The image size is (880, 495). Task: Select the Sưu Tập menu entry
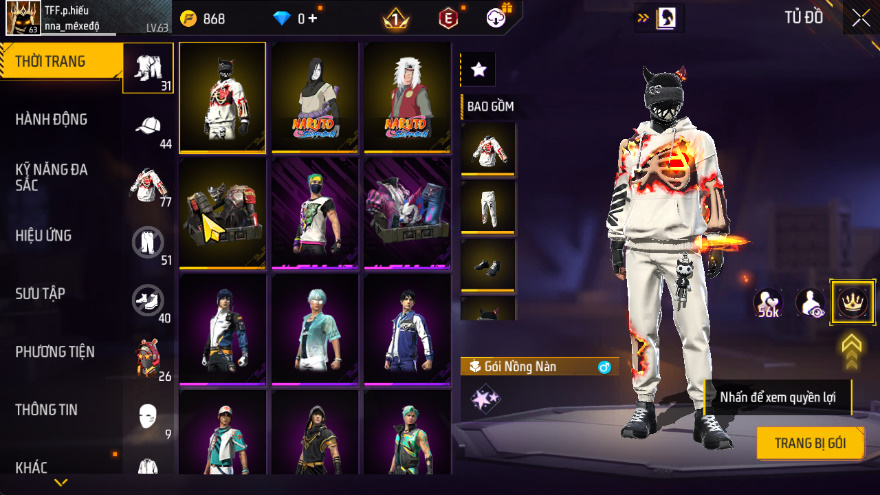(40, 293)
